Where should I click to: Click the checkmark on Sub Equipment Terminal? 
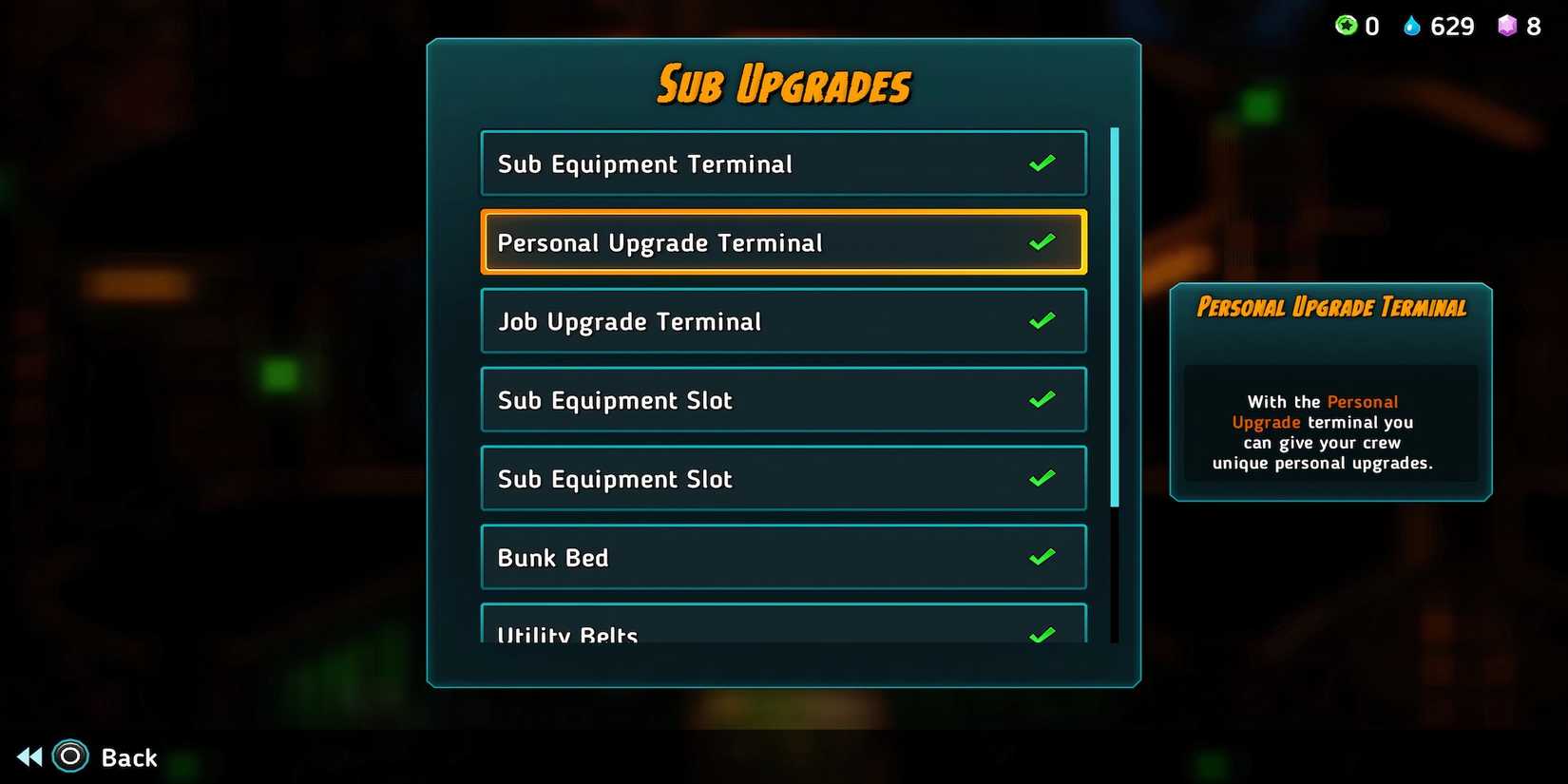click(1042, 163)
